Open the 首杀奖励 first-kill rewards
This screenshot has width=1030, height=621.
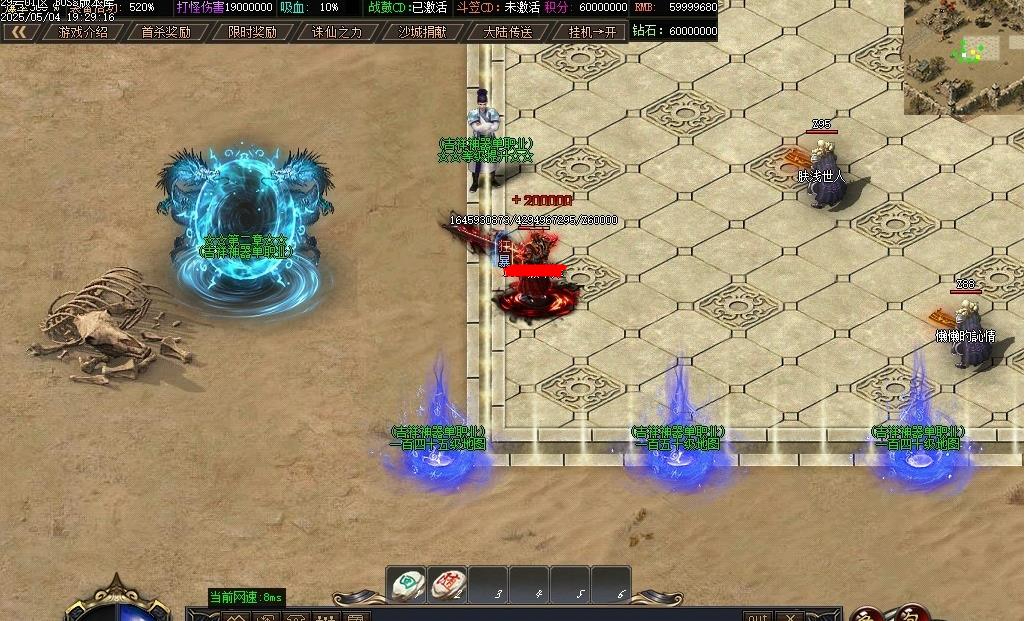[166, 32]
